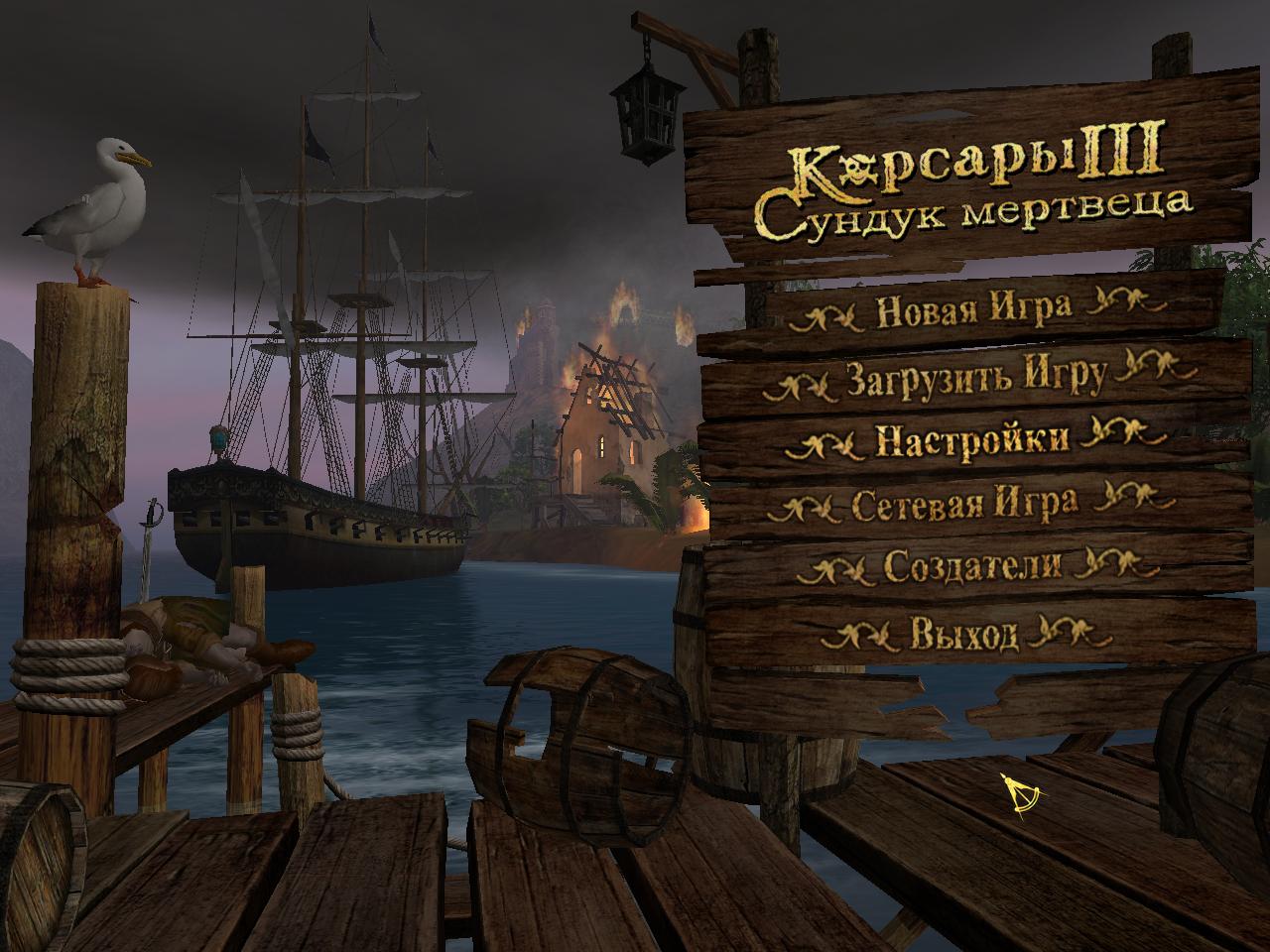Select Сетевая Игра multiplayer option

[964, 504]
